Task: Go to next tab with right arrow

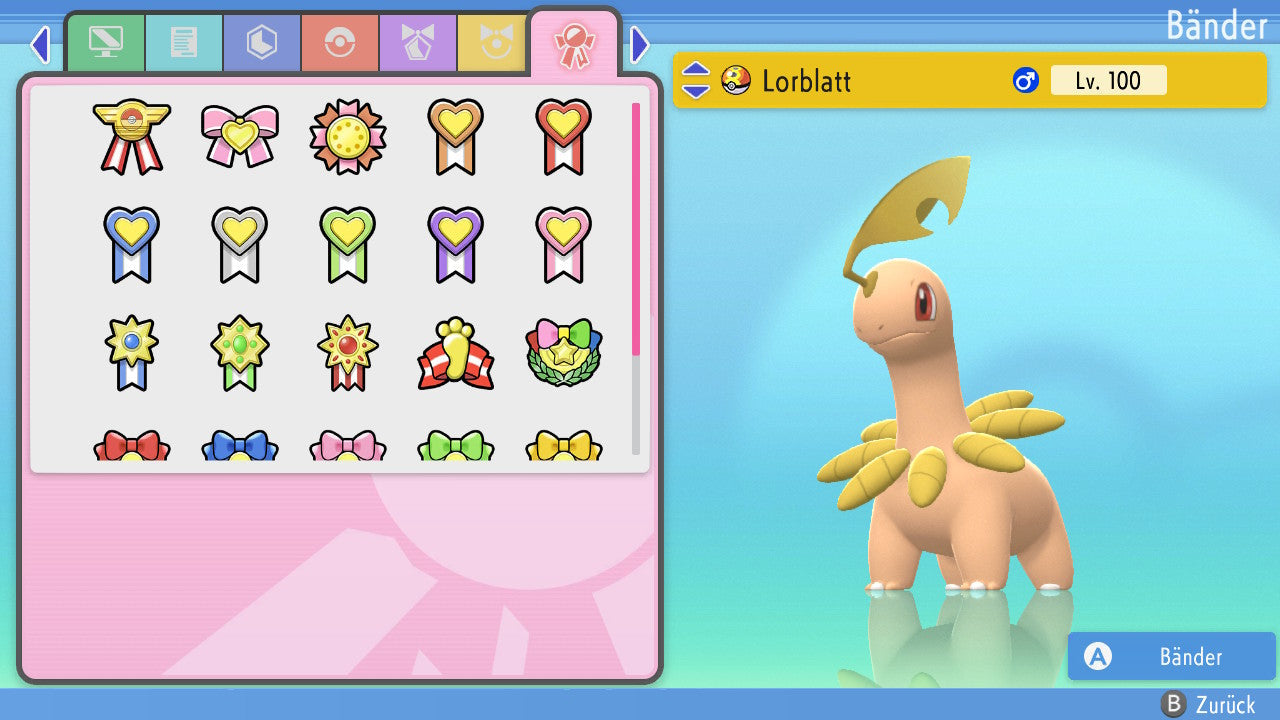Action: click(640, 44)
